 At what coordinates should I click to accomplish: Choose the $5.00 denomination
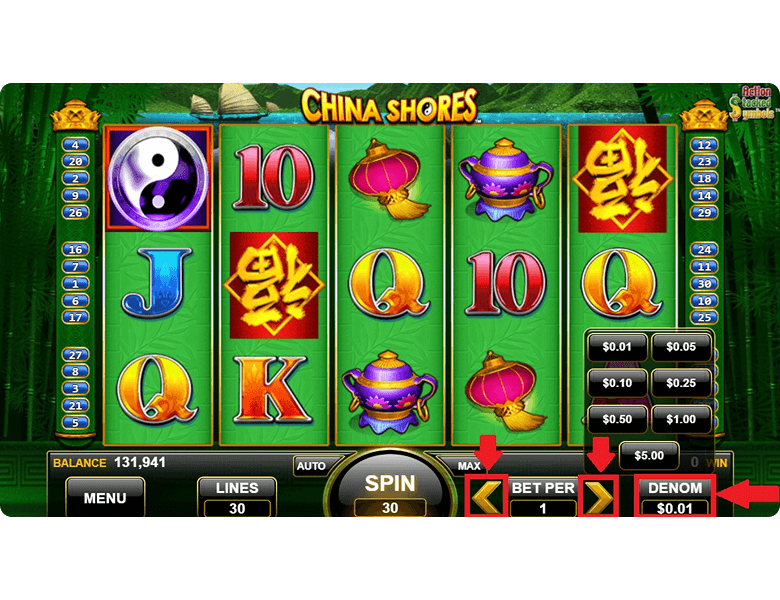coord(649,455)
